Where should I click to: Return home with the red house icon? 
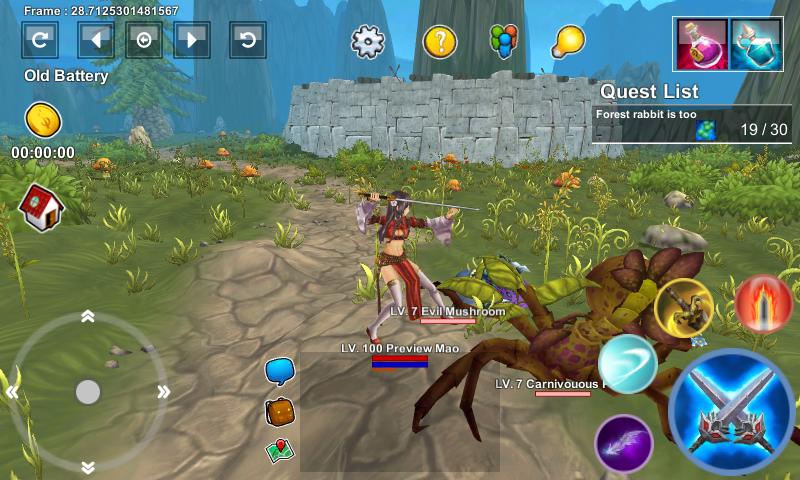point(41,206)
